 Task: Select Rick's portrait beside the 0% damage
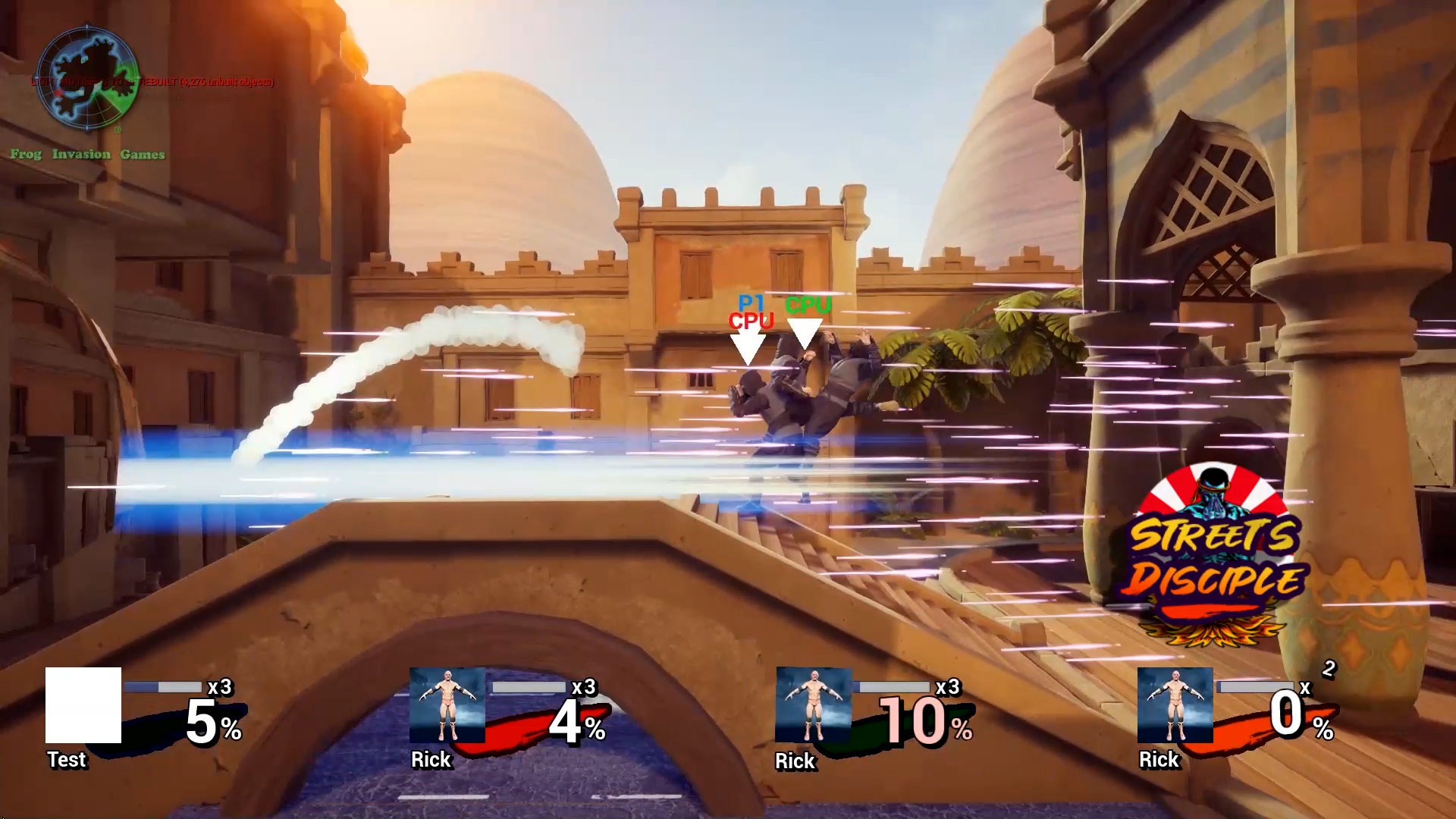pyautogui.click(x=1175, y=705)
